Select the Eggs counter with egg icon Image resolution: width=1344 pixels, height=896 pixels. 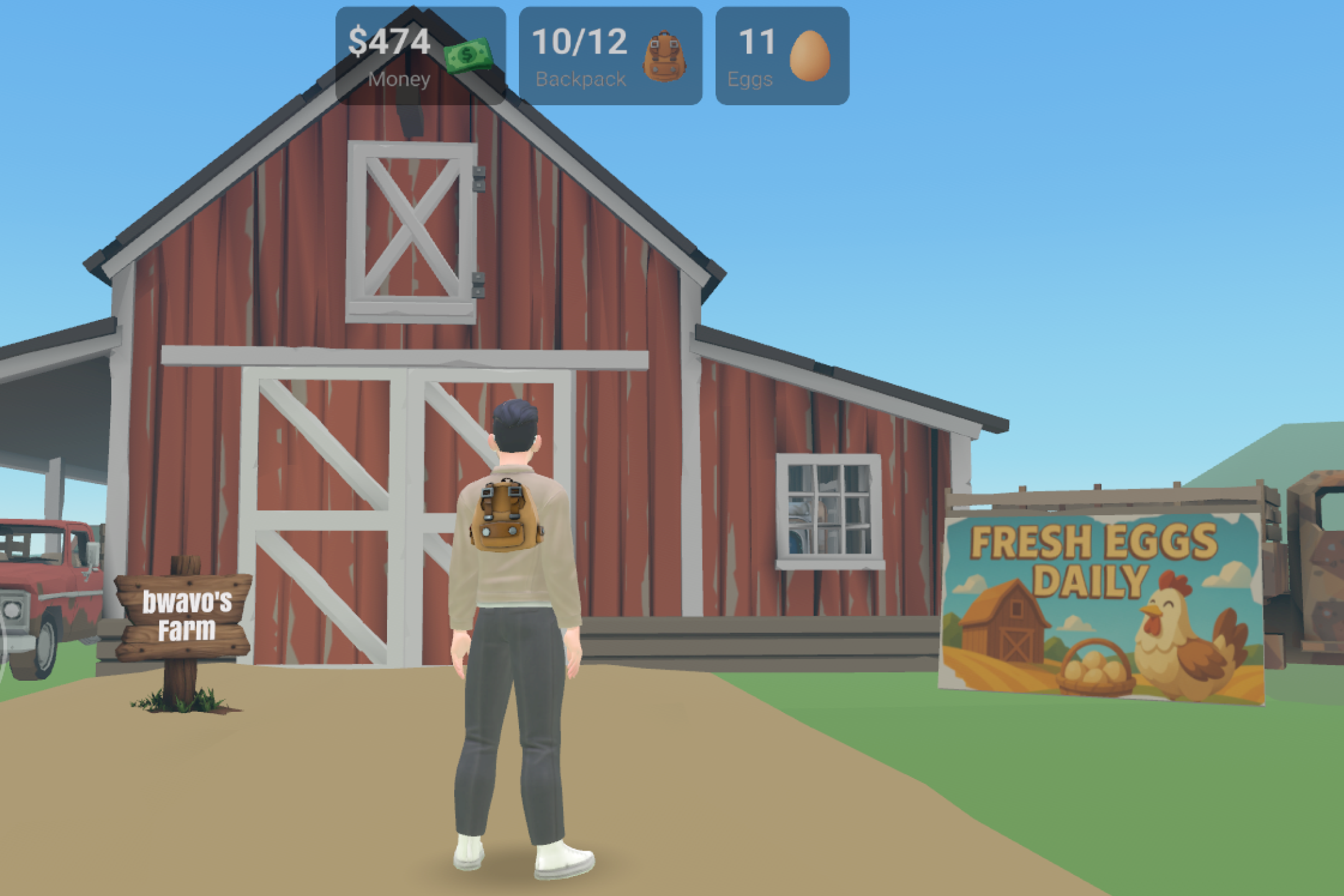click(x=782, y=56)
